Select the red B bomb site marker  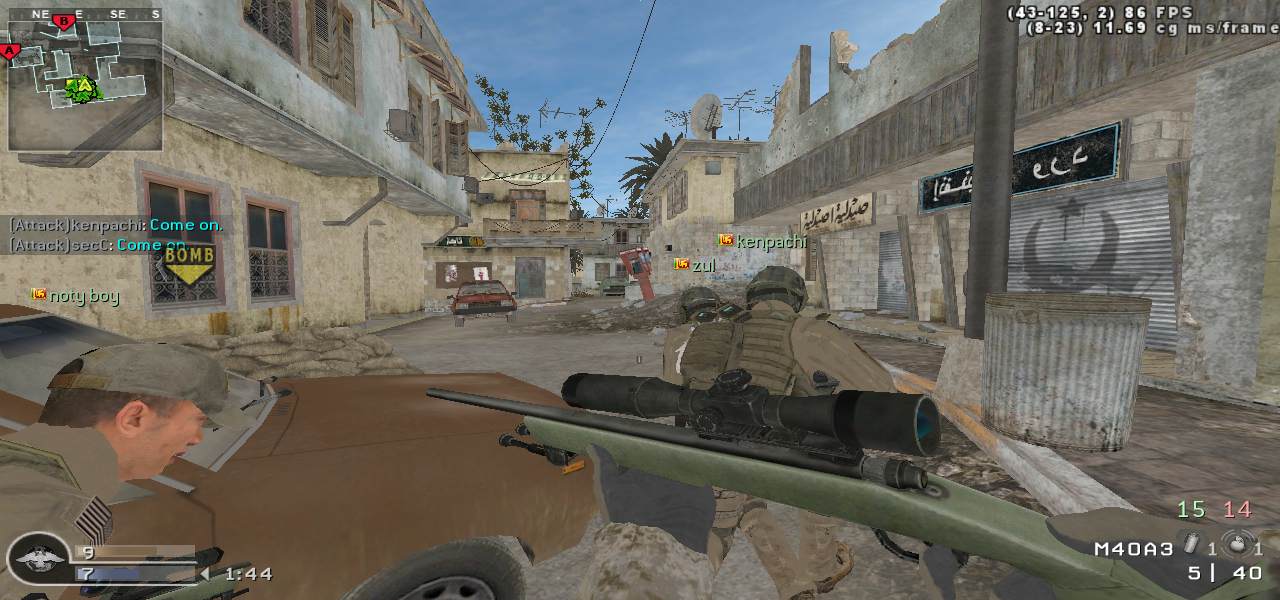pyautogui.click(x=65, y=21)
